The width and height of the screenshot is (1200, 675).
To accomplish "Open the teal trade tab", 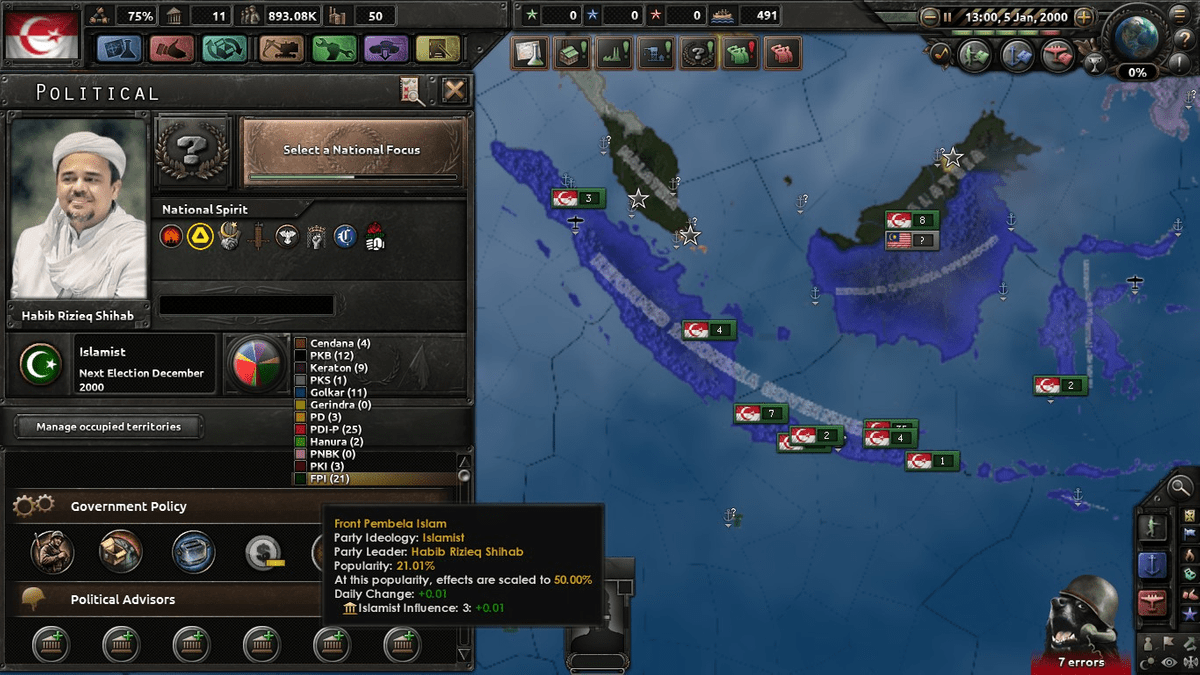I will (225, 48).
